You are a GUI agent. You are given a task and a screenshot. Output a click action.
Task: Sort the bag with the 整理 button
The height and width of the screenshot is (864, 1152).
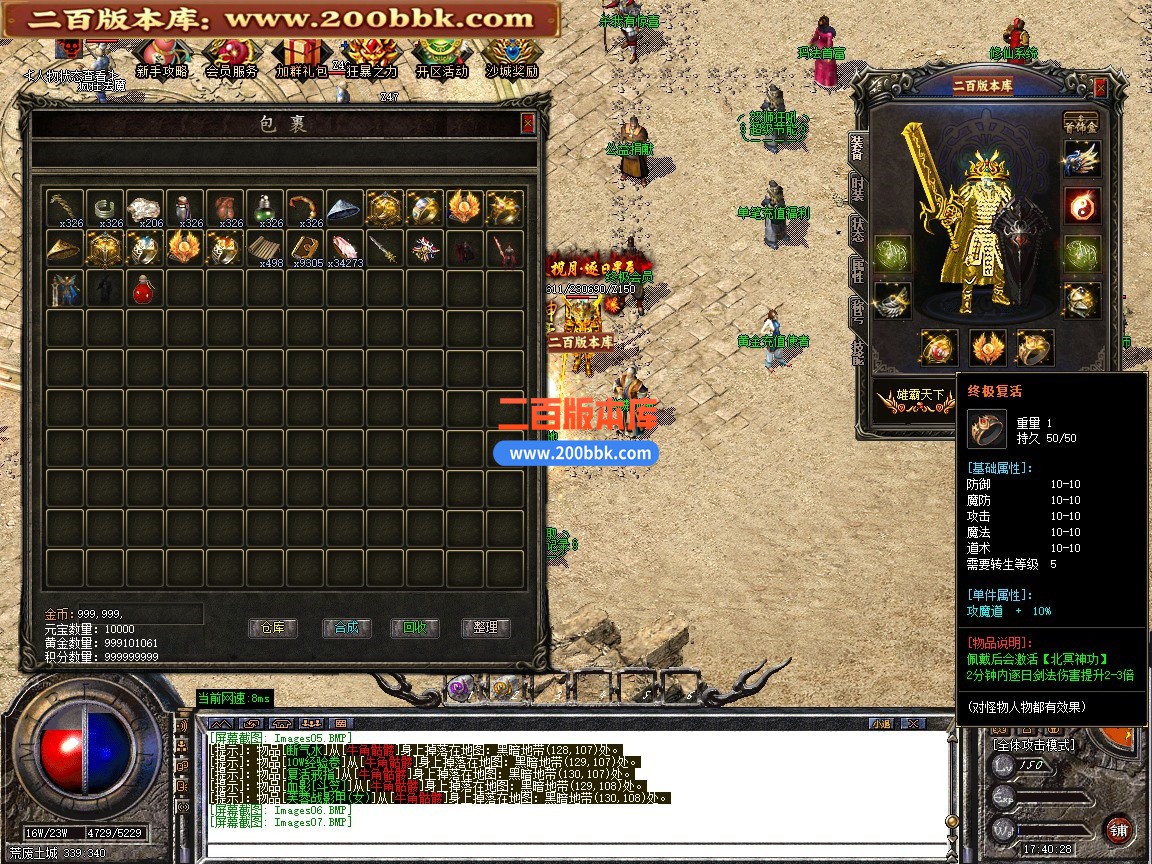[x=486, y=628]
